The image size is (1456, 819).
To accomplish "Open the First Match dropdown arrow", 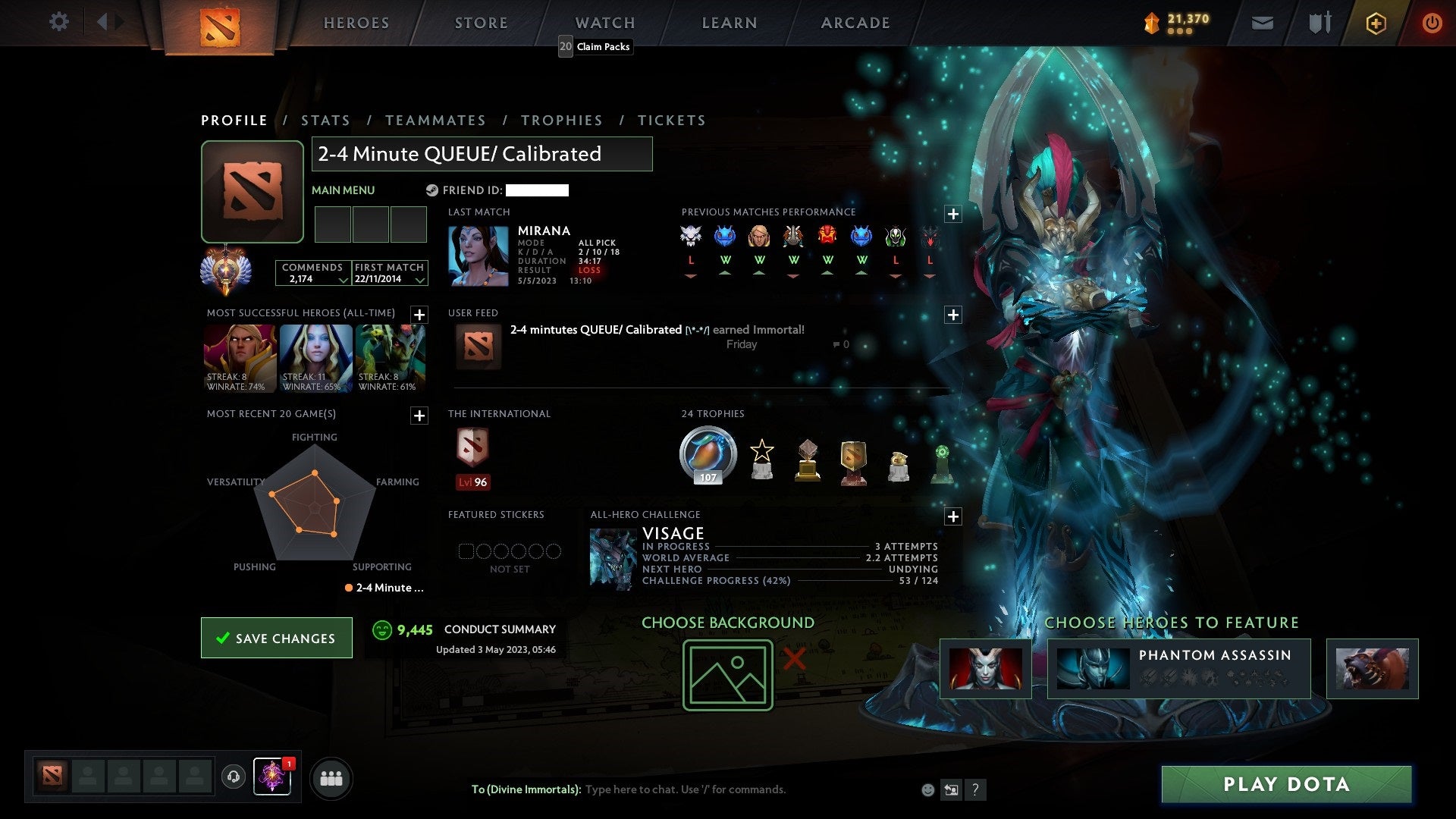I will pos(419,280).
